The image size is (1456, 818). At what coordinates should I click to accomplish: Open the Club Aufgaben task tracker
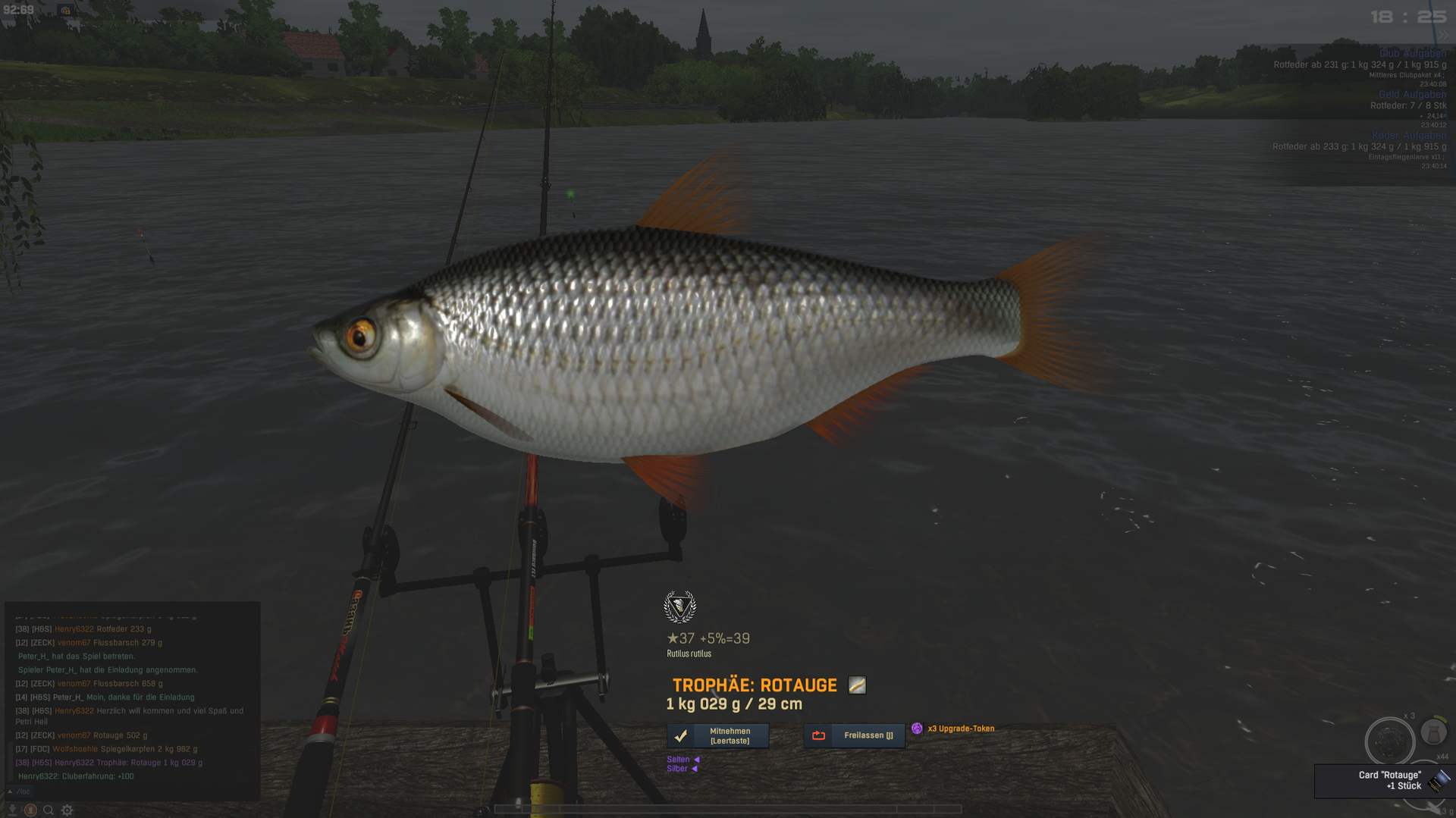[x=1412, y=54]
